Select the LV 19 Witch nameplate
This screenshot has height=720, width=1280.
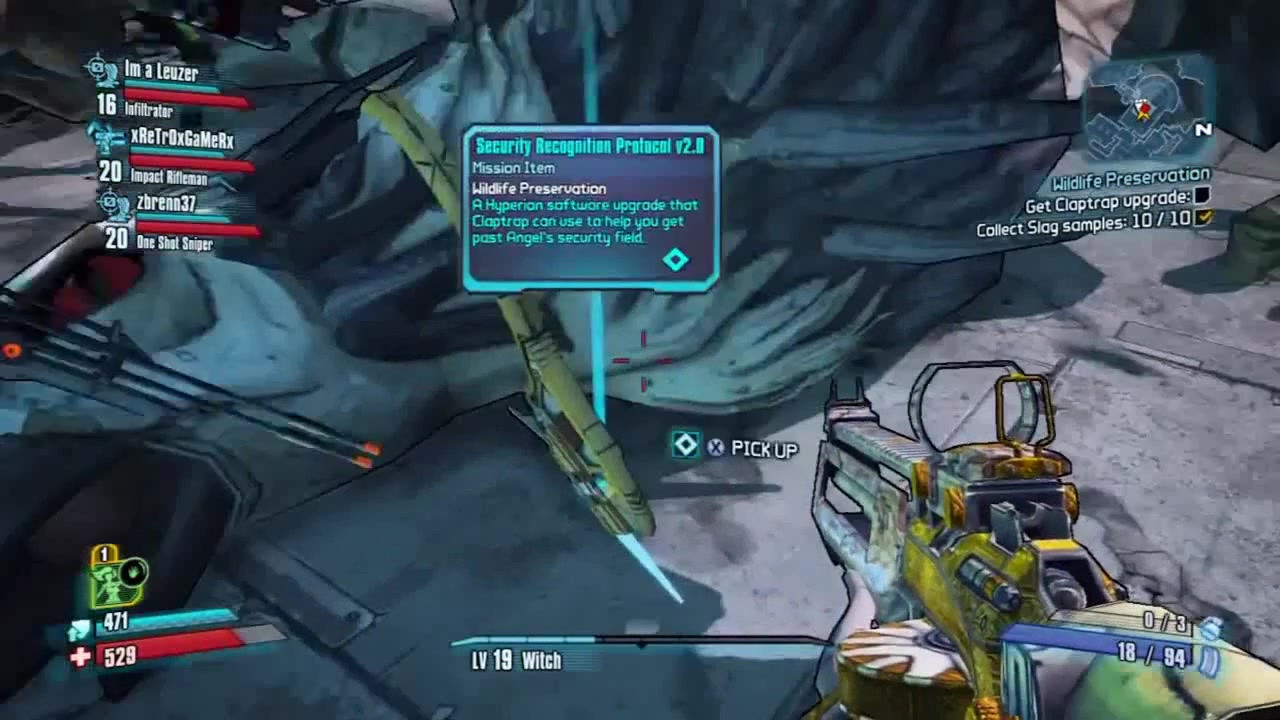click(517, 661)
